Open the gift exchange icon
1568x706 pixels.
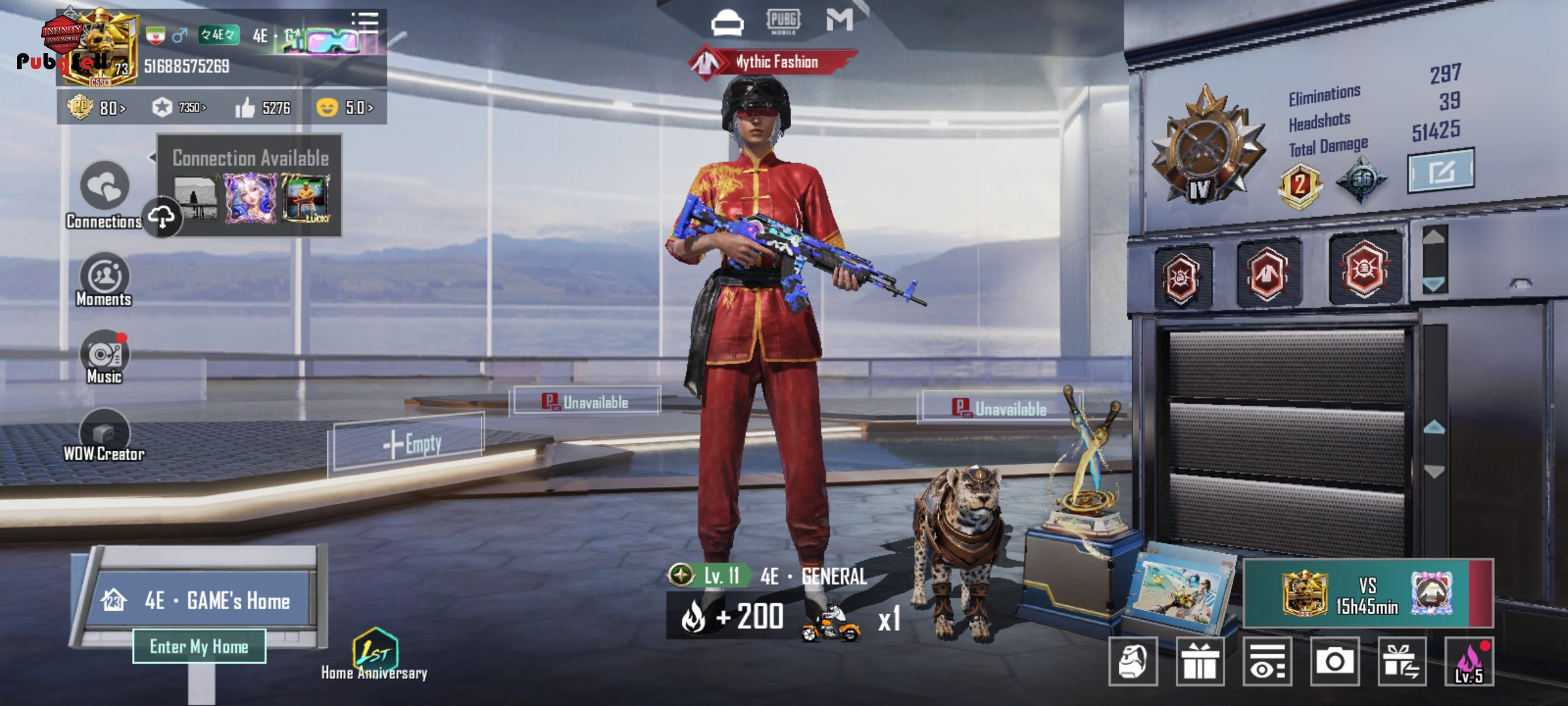(x=1401, y=662)
